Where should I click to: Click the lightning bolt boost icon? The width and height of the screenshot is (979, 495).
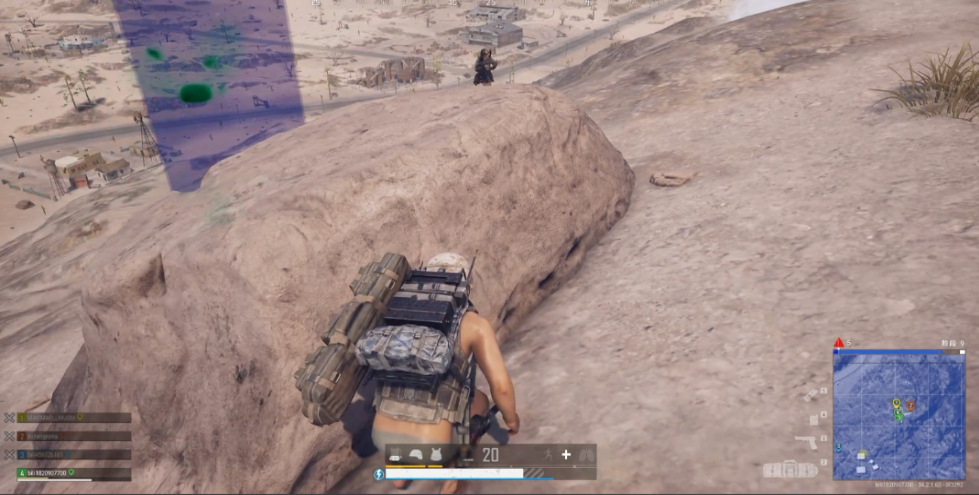point(379,474)
